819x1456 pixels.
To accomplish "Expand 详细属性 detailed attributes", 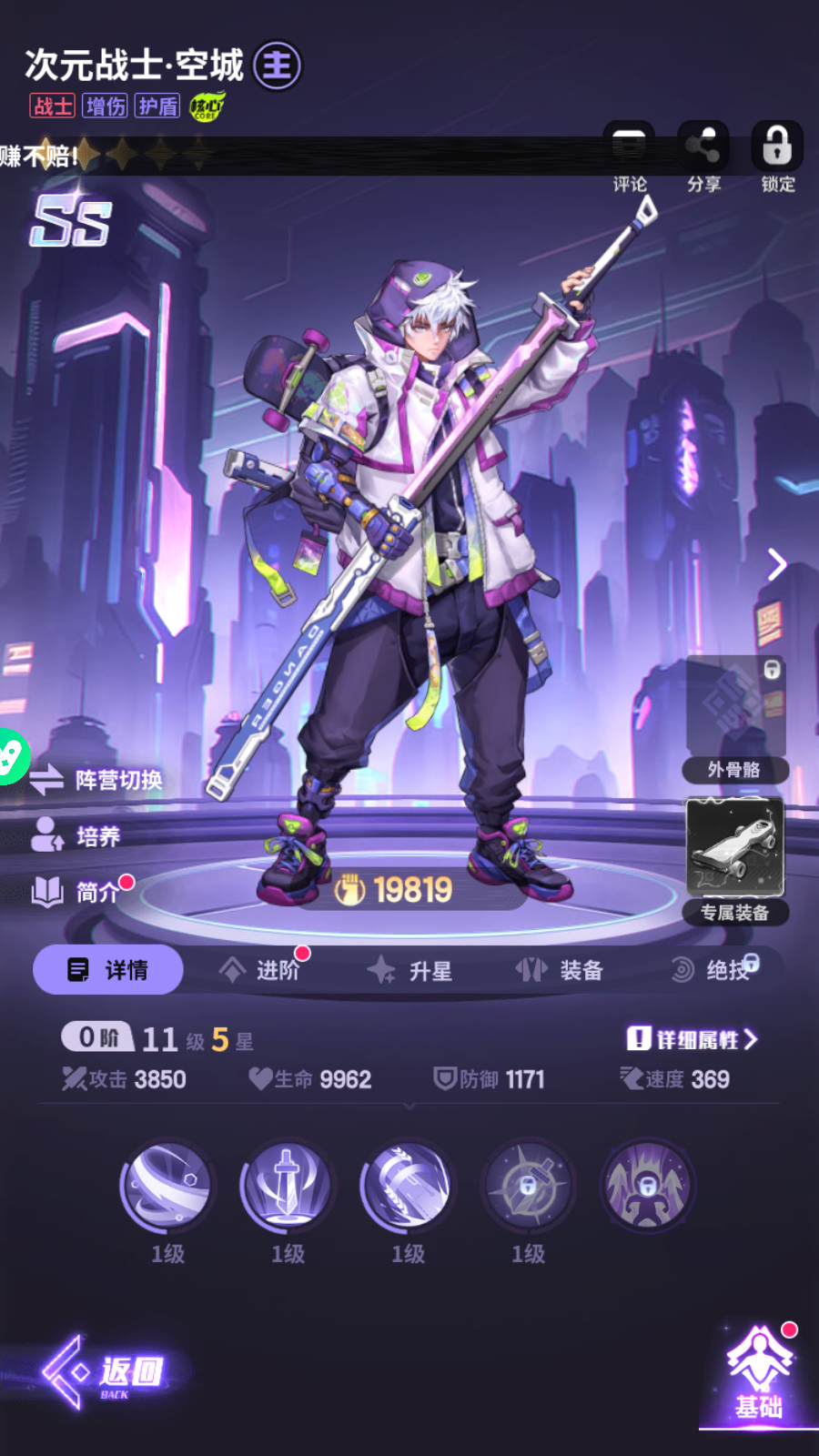I will pyautogui.click(x=692, y=1039).
